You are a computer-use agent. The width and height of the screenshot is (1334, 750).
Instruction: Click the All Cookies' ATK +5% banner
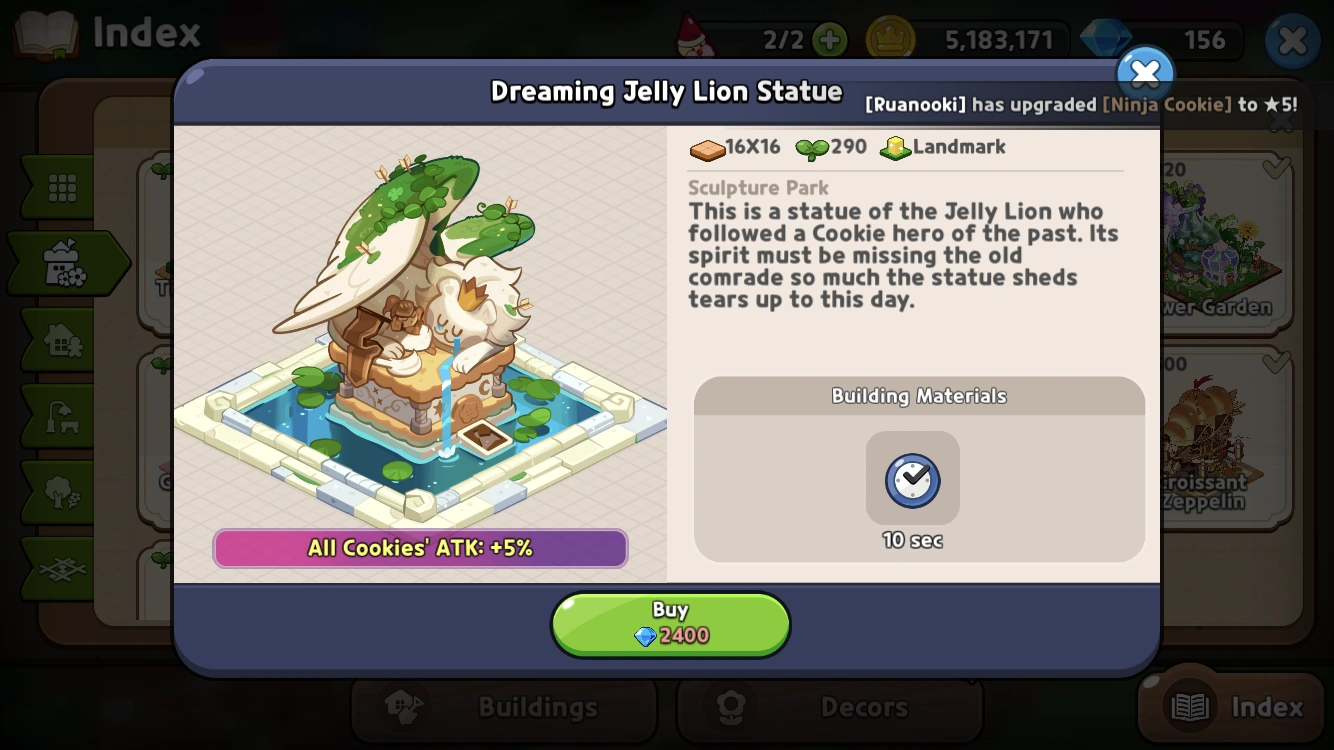pyautogui.click(x=420, y=548)
